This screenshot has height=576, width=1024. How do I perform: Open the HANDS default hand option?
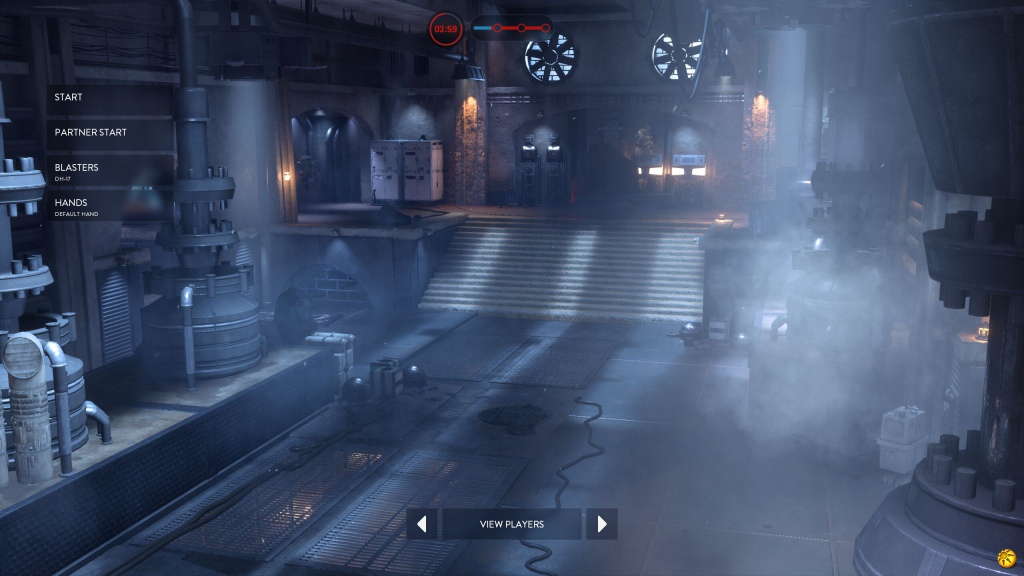point(110,206)
